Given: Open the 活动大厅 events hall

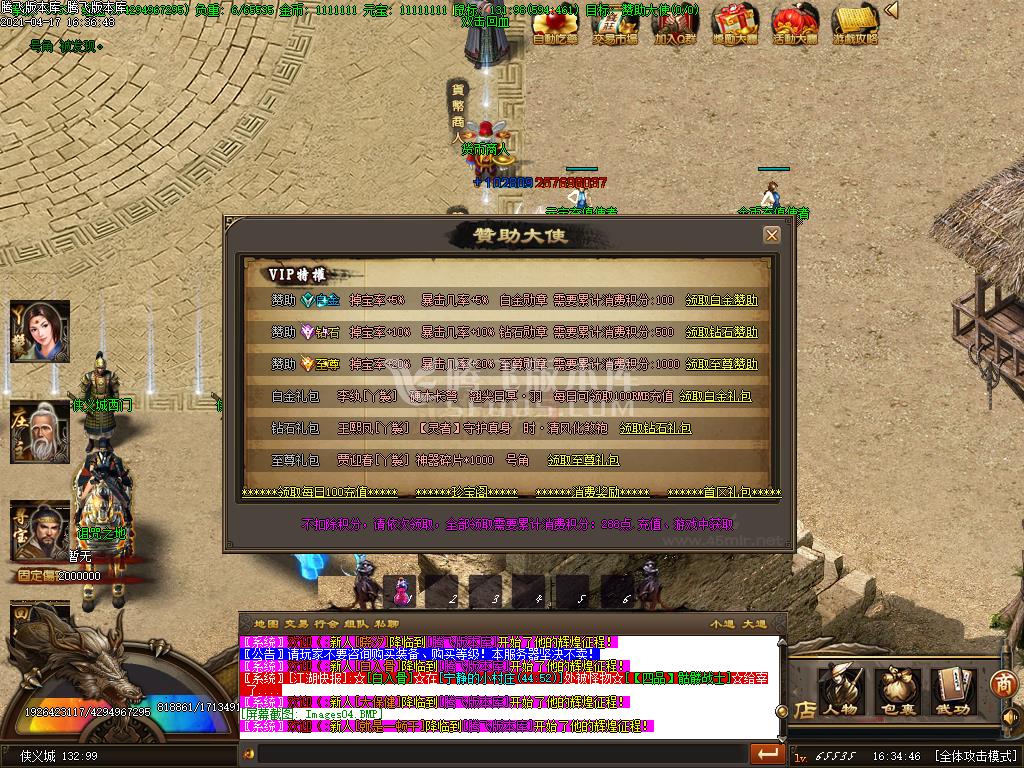Looking at the screenshot, I should tap(795, 24).
